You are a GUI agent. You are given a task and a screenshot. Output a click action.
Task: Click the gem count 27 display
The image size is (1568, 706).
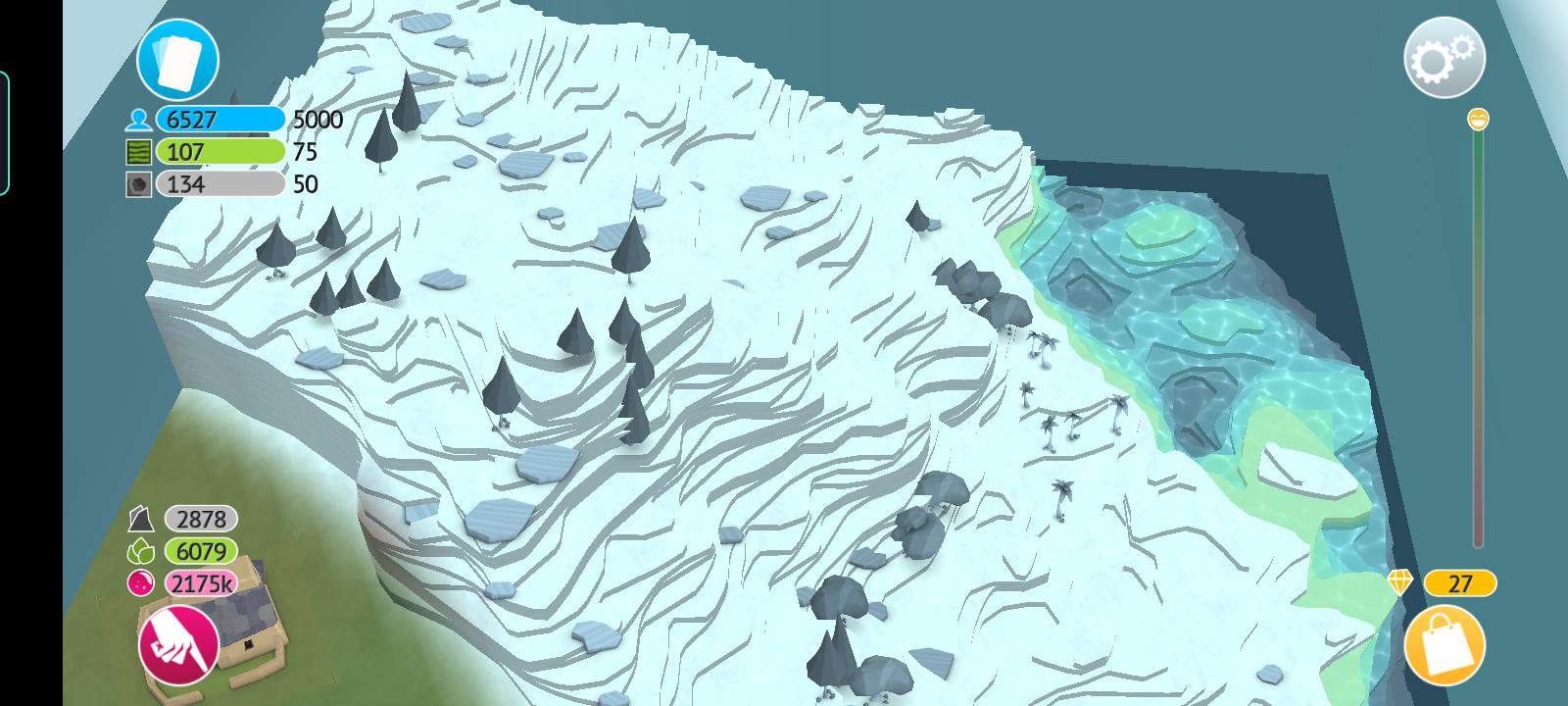click(x=1460, y=584)
